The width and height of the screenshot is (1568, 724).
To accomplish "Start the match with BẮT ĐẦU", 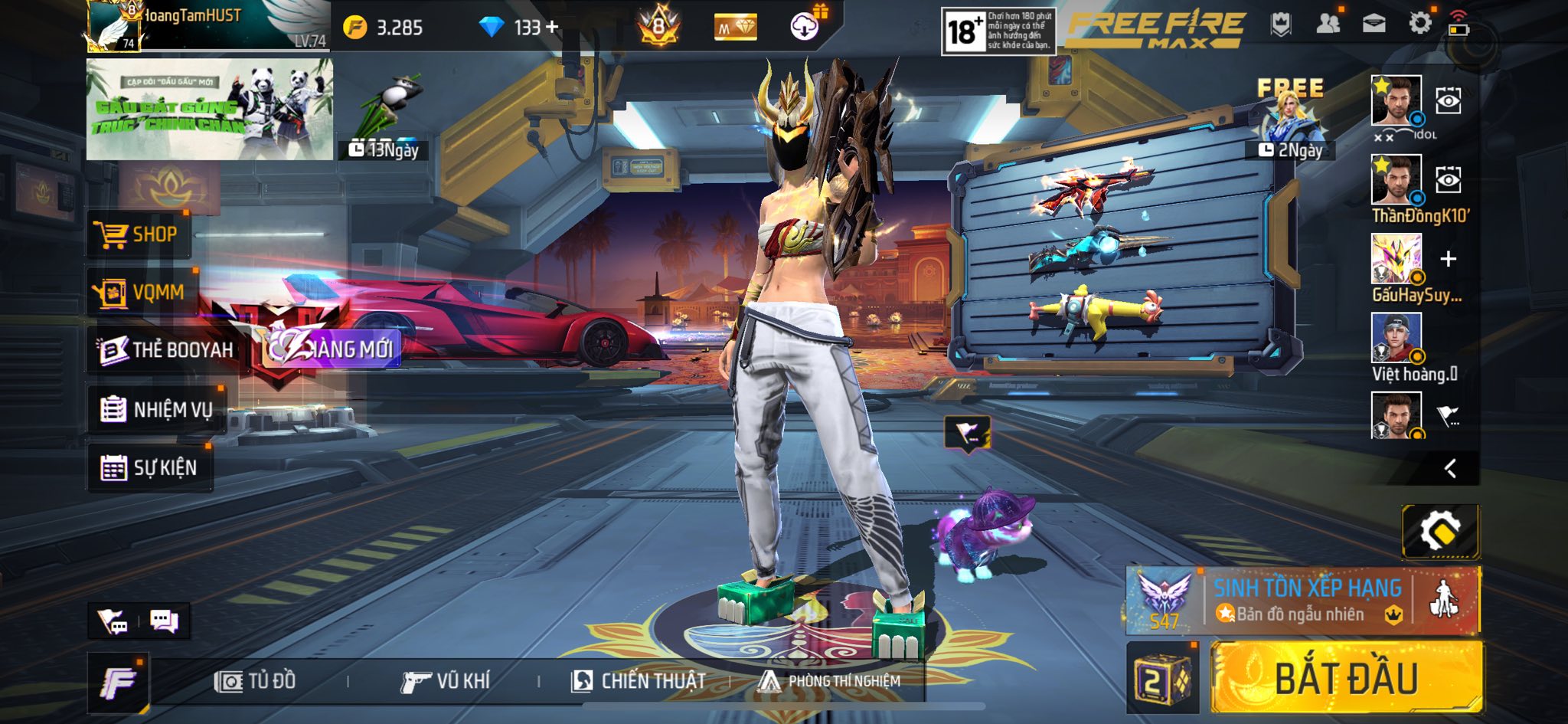I will click(x=1346, y=679).
